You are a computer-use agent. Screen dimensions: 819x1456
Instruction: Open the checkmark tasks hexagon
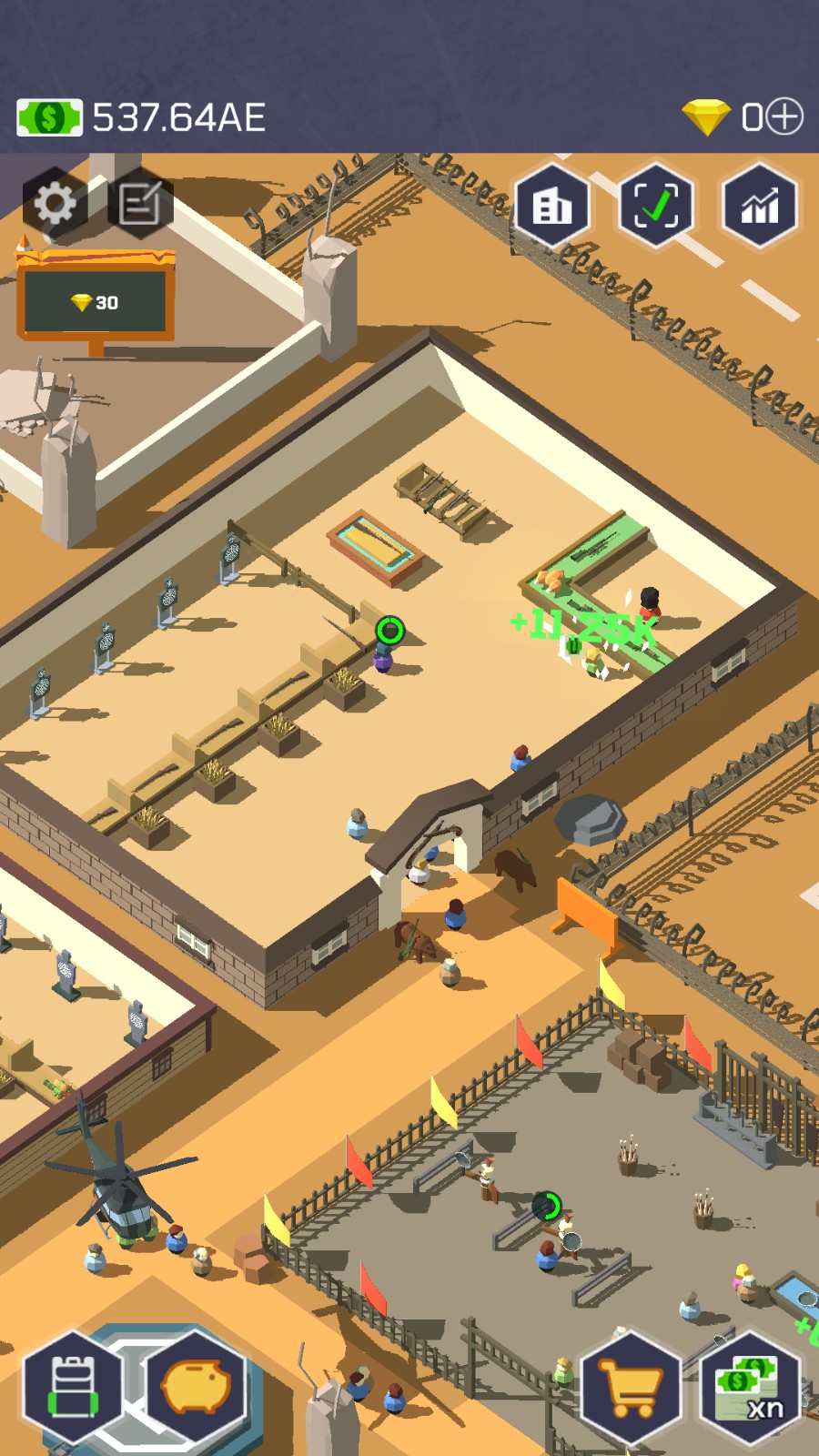tap(655, 207)
